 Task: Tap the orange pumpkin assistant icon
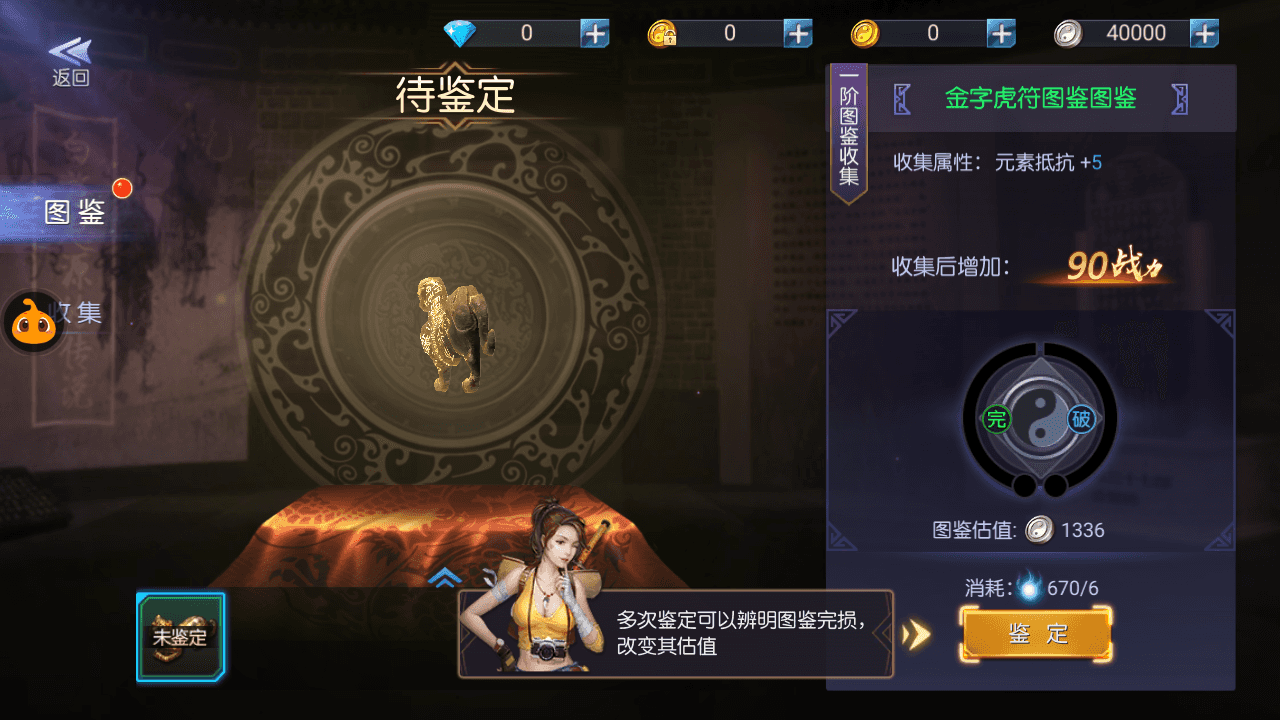tap(33, 323)
